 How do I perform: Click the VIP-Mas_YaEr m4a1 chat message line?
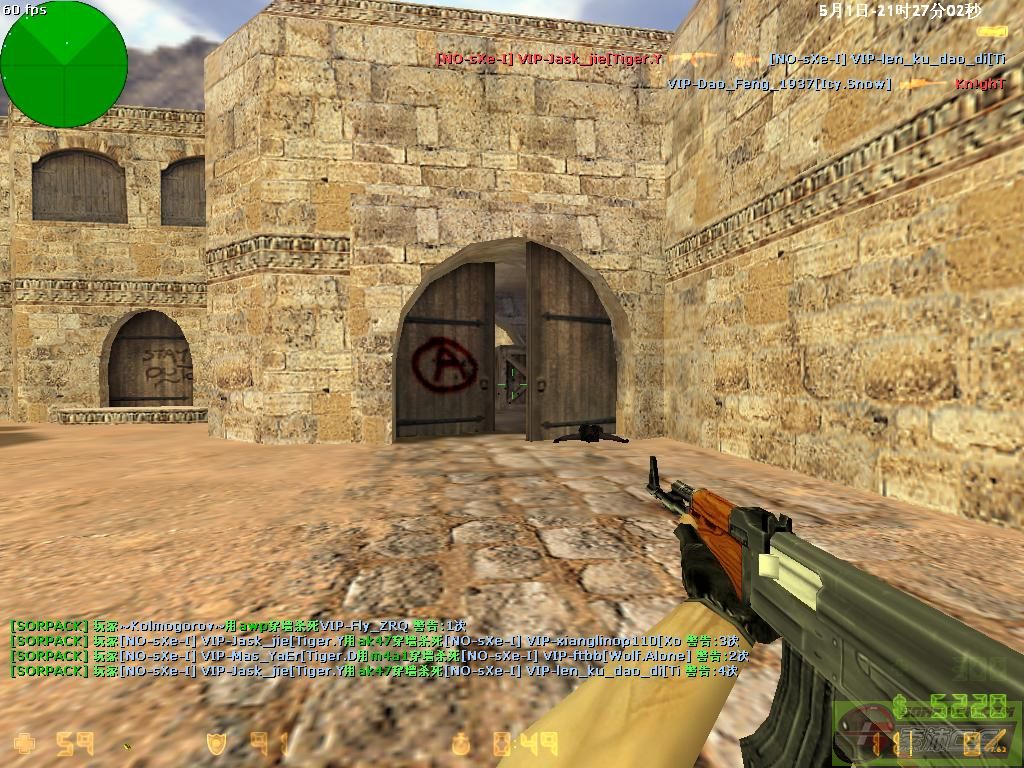(379, 656)
